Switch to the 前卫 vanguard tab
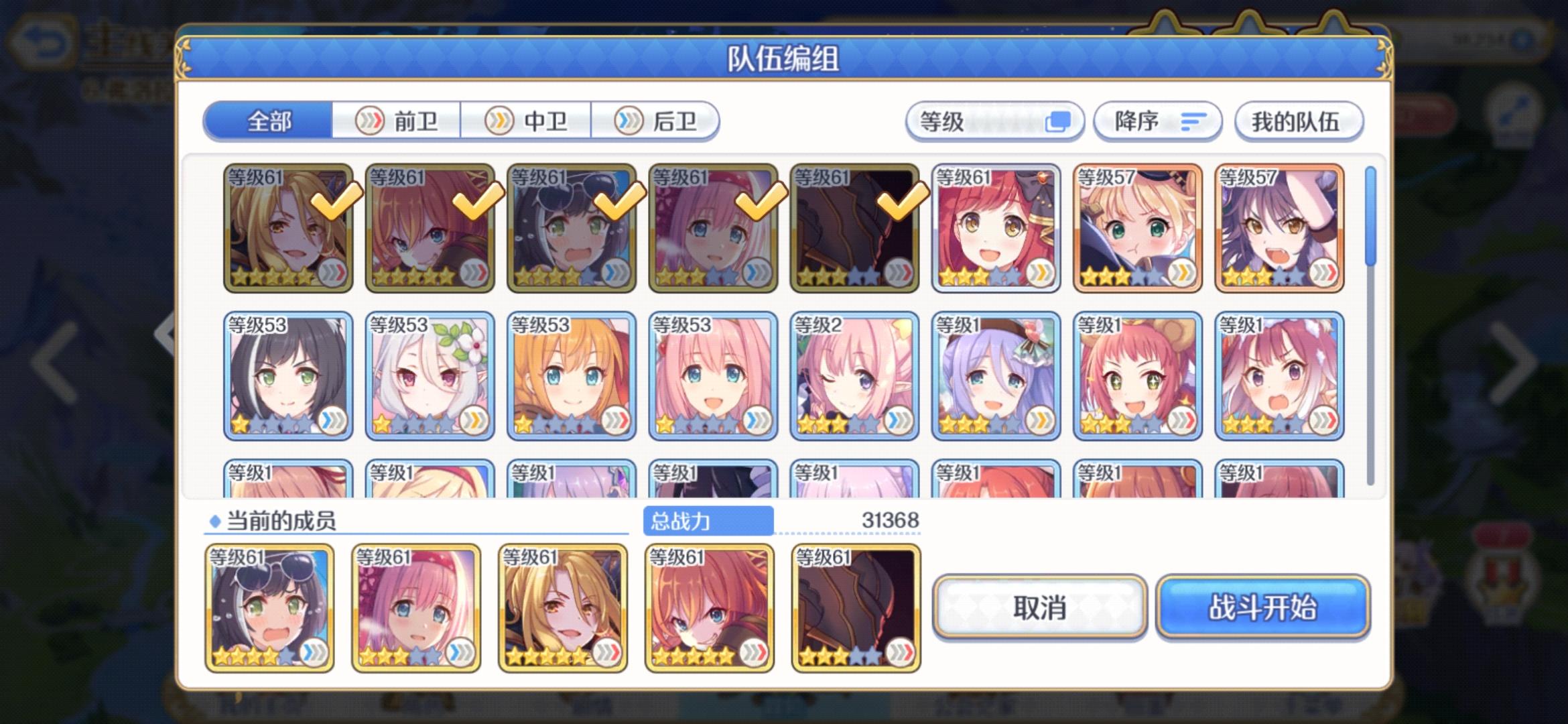Screen dimensions: 1568x724 tap(400, 121)
